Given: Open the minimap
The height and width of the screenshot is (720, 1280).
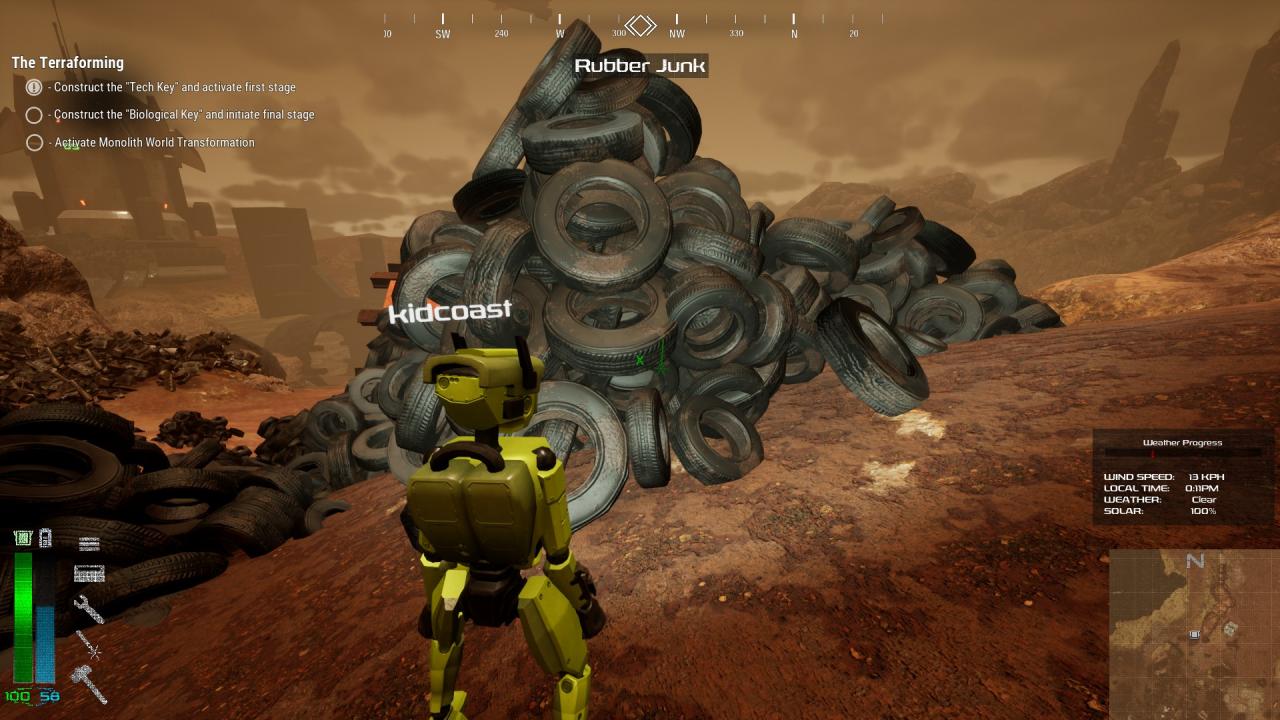Looking at the screenshot, I should [x=1194, y=634].
